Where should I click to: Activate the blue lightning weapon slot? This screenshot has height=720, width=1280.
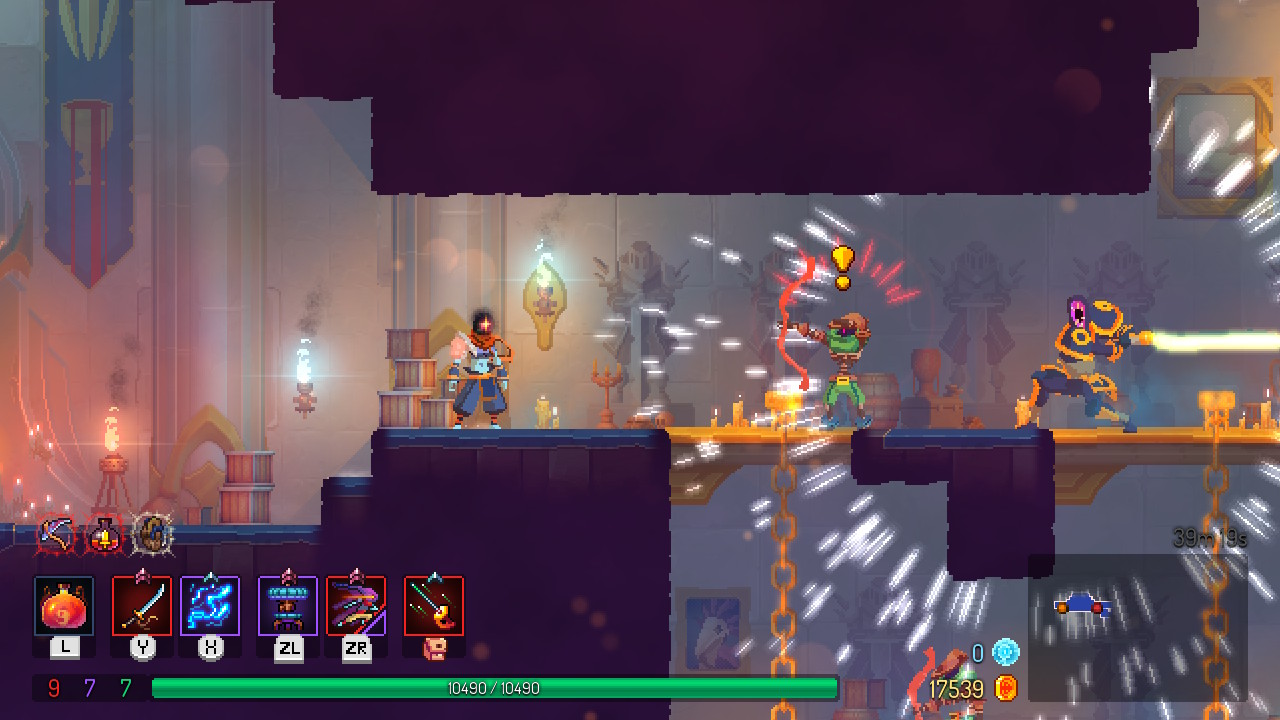(x=210, y=606)
